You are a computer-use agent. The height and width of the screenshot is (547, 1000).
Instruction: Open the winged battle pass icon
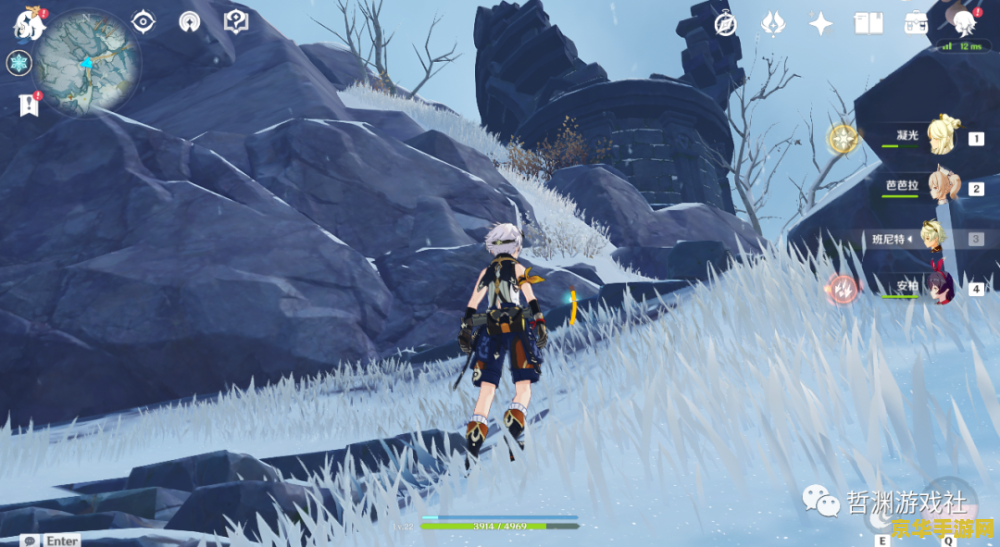tap(773, 24)
